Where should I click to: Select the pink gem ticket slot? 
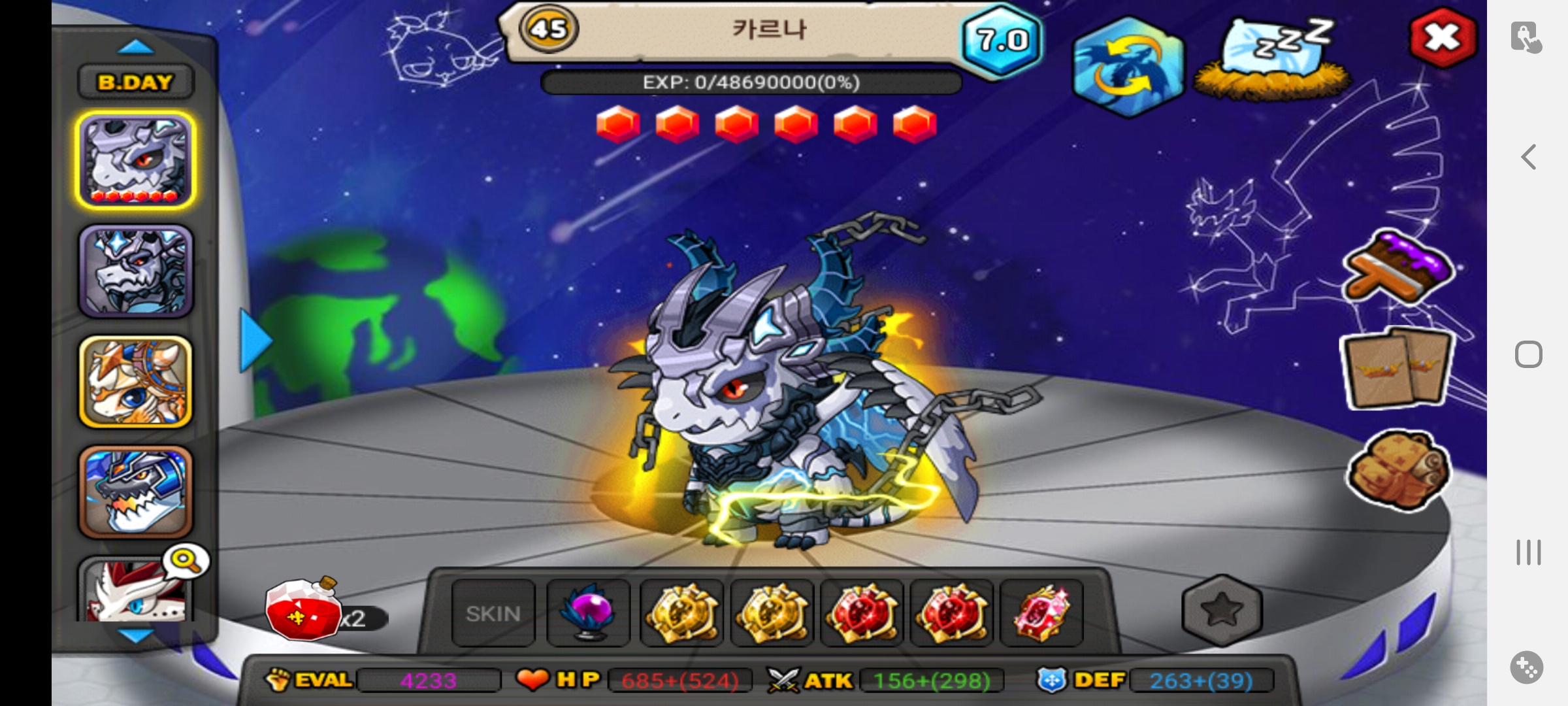[x=1041, y=613]
